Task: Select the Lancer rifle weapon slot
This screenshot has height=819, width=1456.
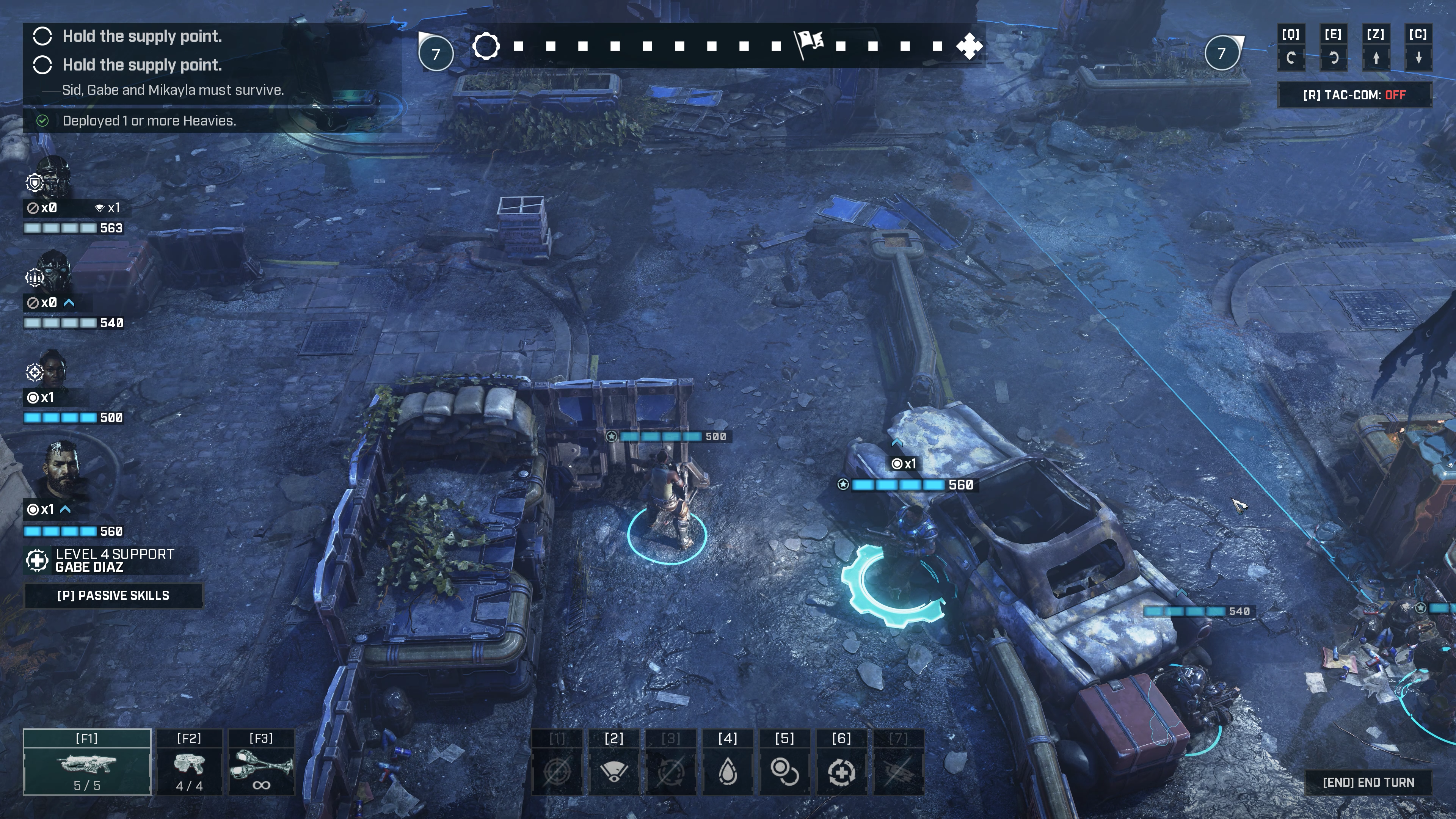Action: pyautogui.click(x=87, y=763)
